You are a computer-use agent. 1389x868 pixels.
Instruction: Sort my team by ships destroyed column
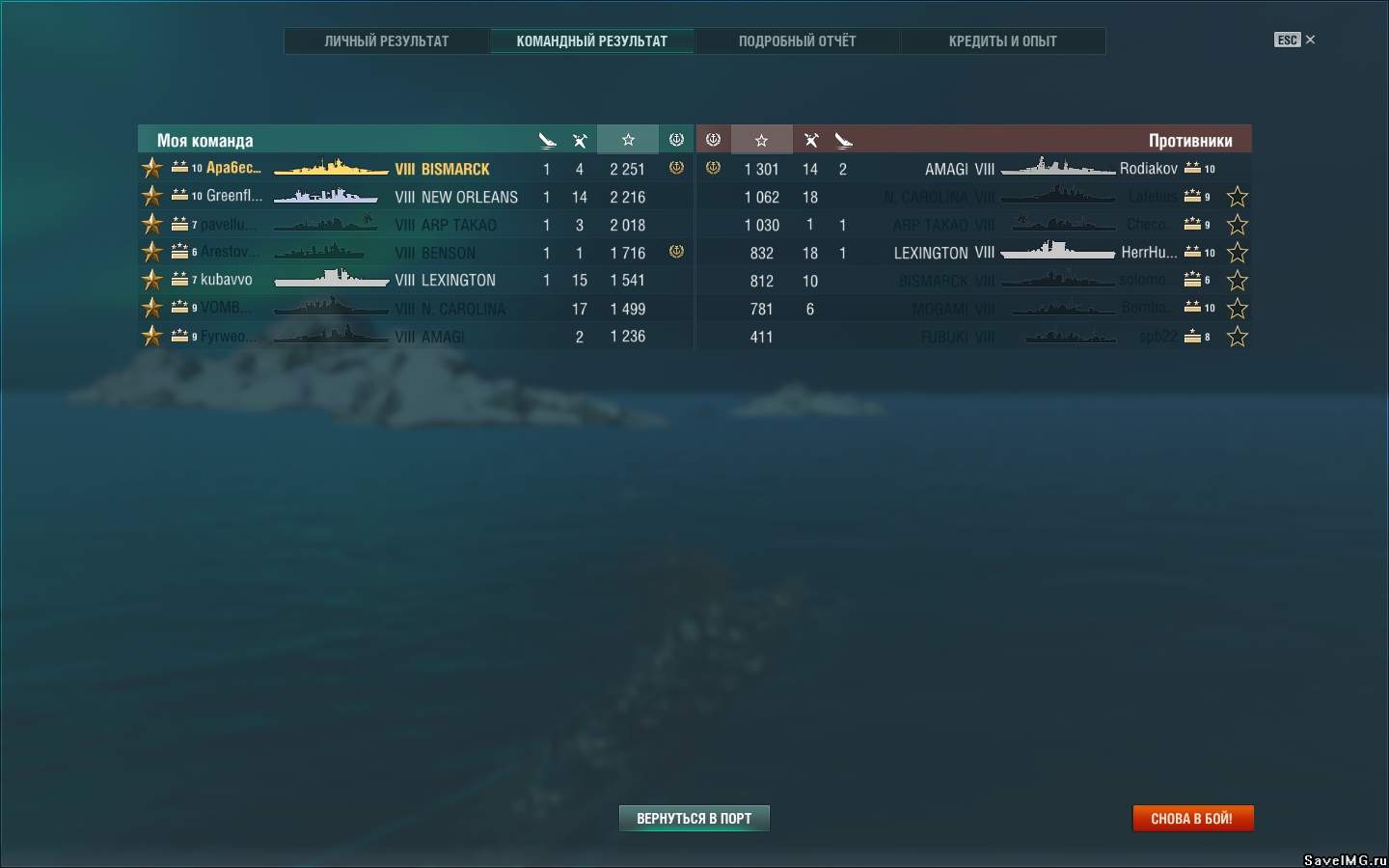point(547,140)
